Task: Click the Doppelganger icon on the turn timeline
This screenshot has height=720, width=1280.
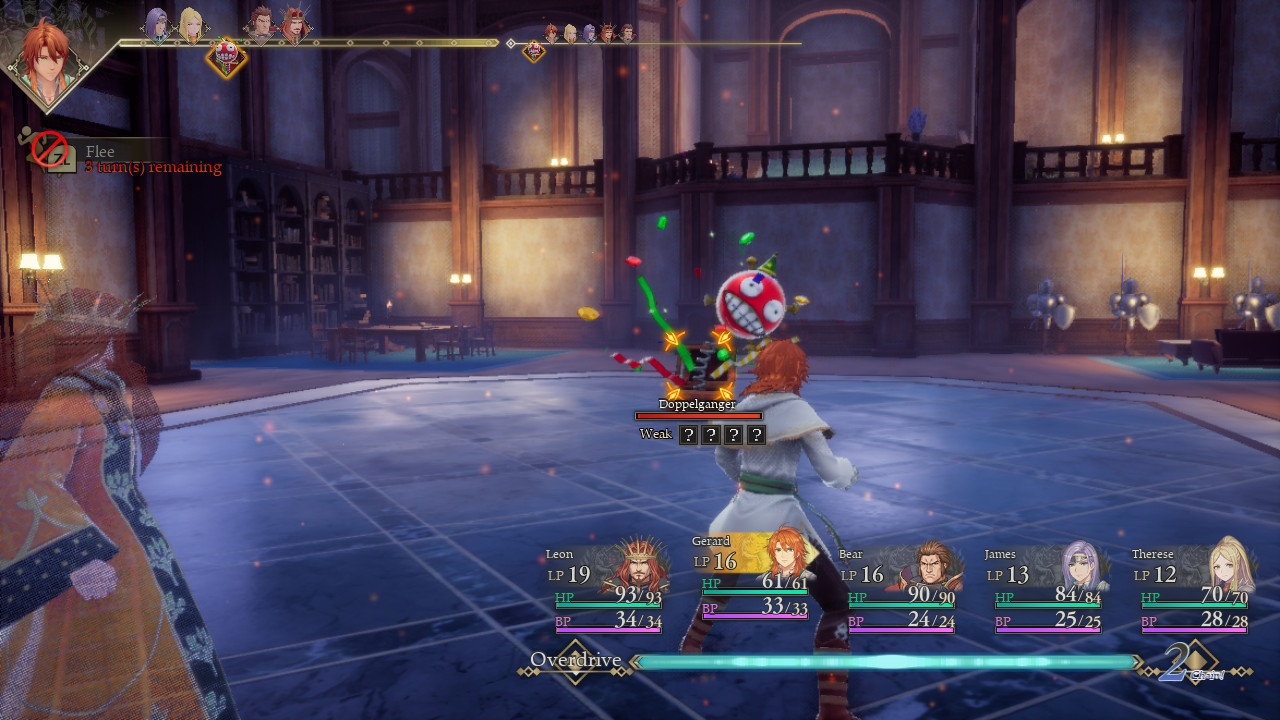Action: click(226, 56)
